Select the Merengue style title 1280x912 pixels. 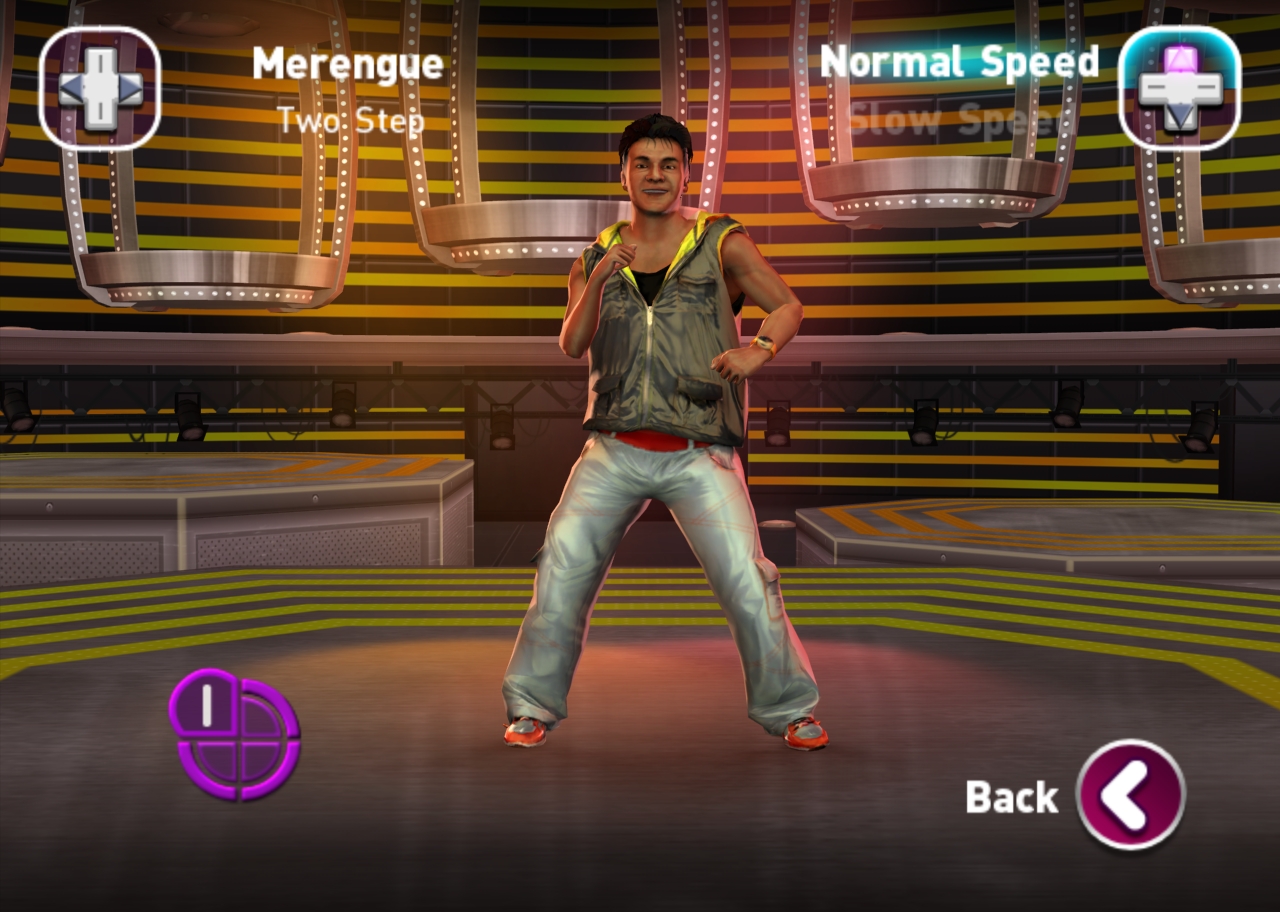[x=346, y=63]
